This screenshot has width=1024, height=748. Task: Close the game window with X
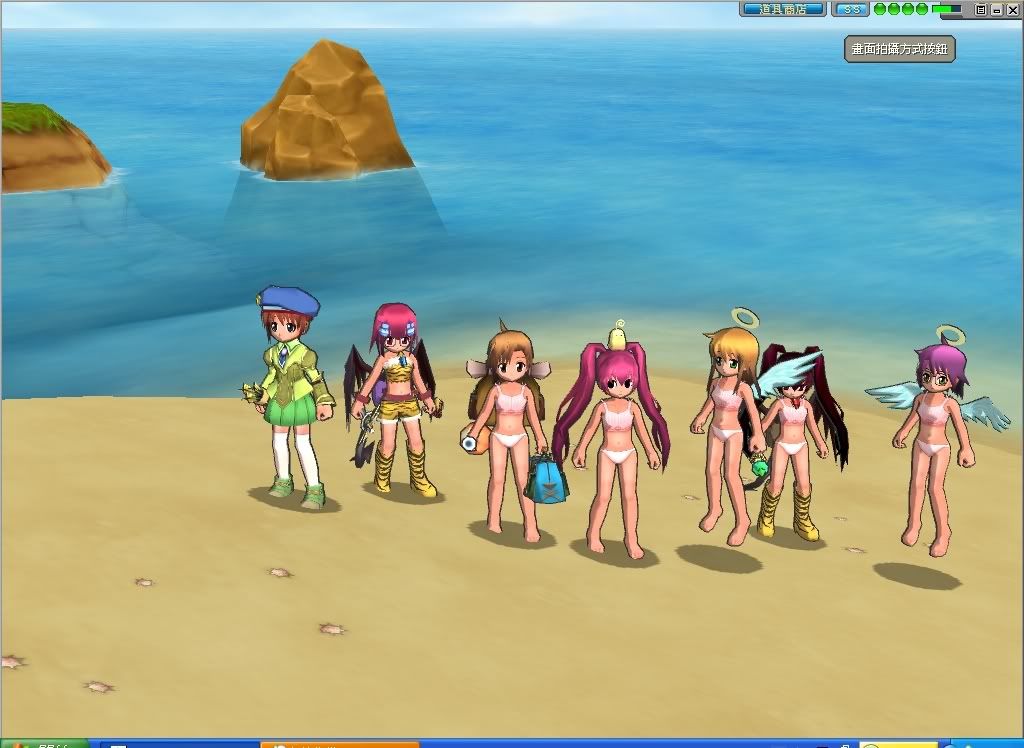pyautogui.click(x=1013, y=9)
